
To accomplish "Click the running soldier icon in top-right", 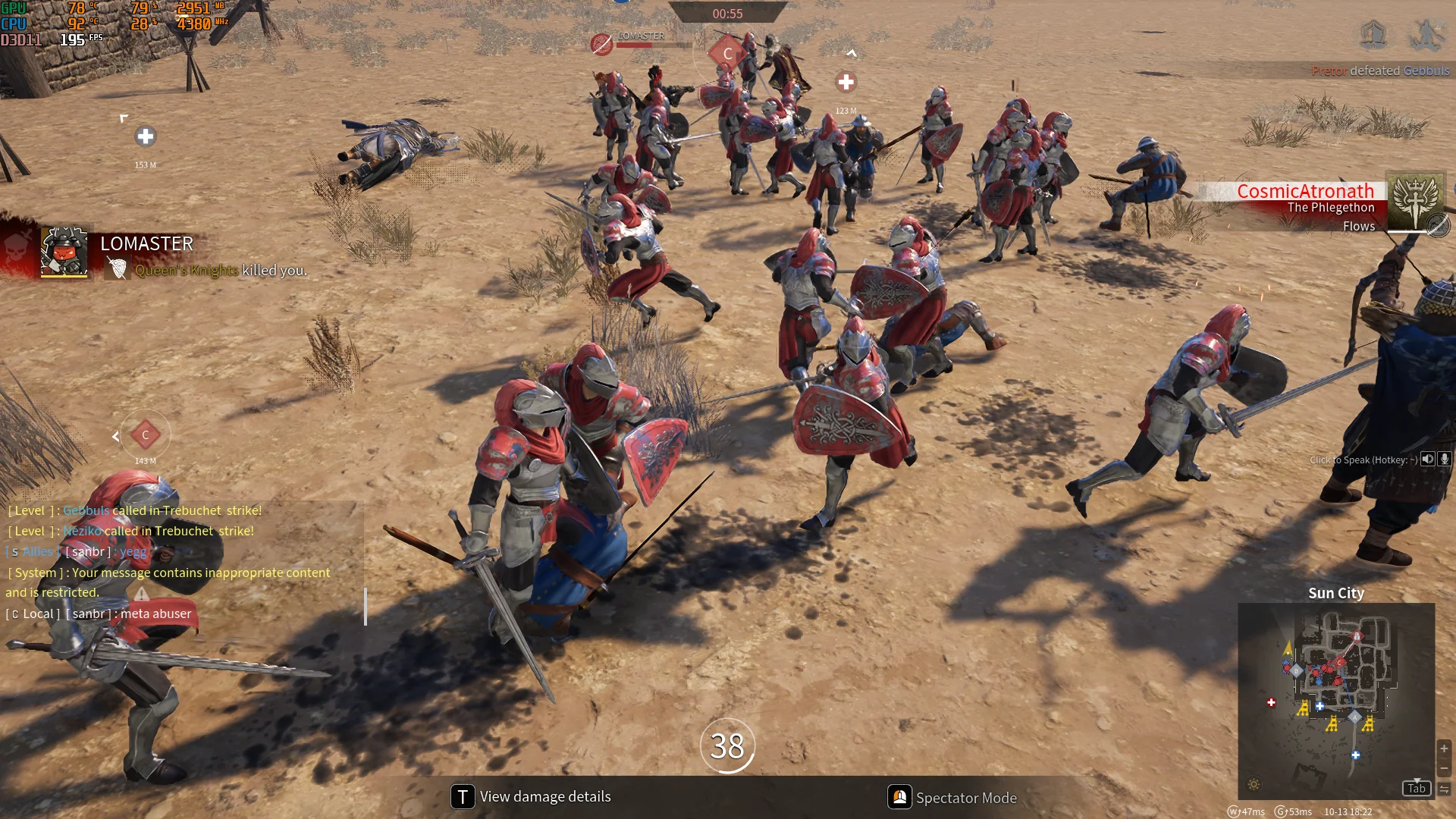I will (x=1426, y=33).
